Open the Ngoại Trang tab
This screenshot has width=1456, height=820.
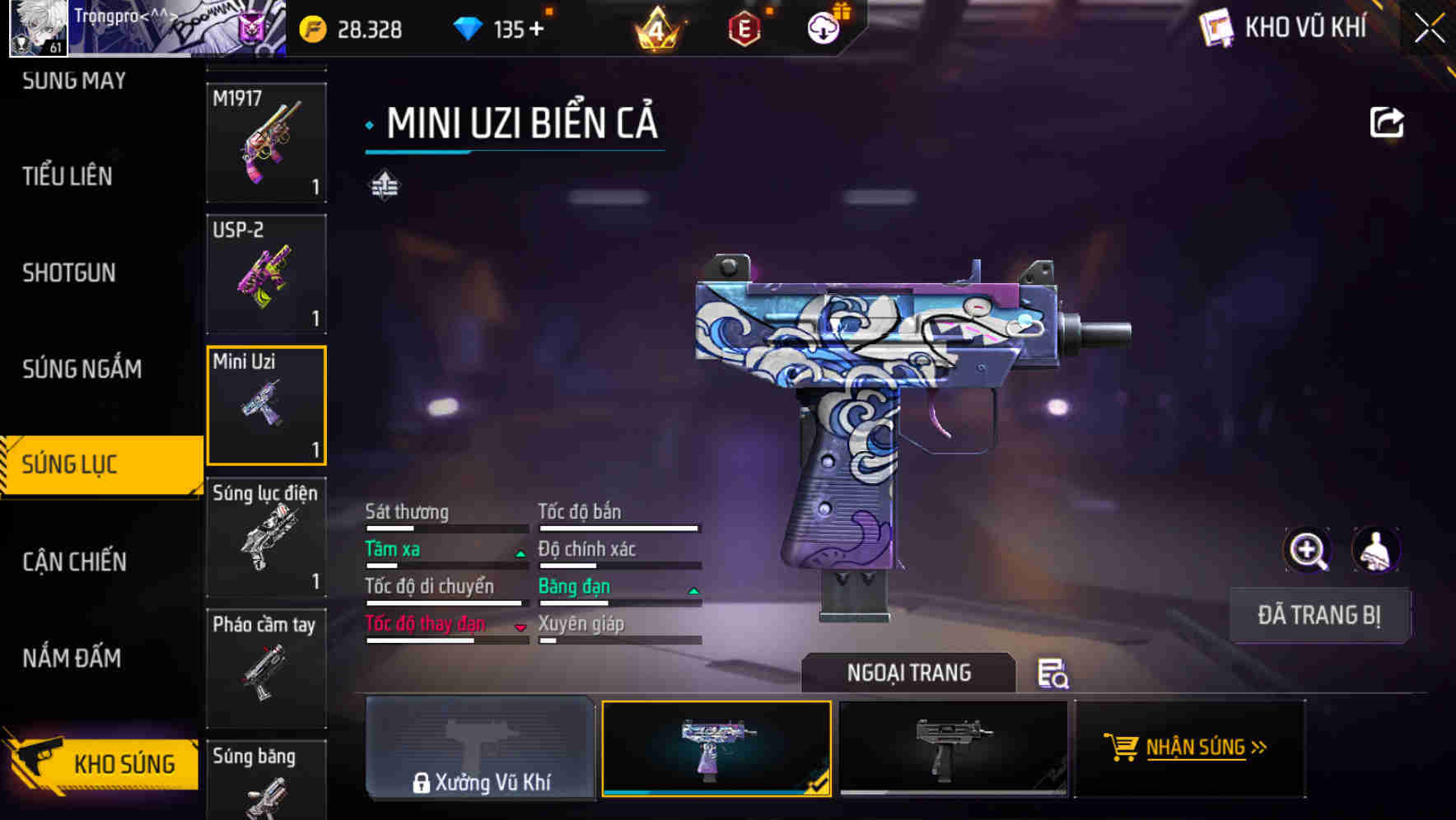point(908,673)
